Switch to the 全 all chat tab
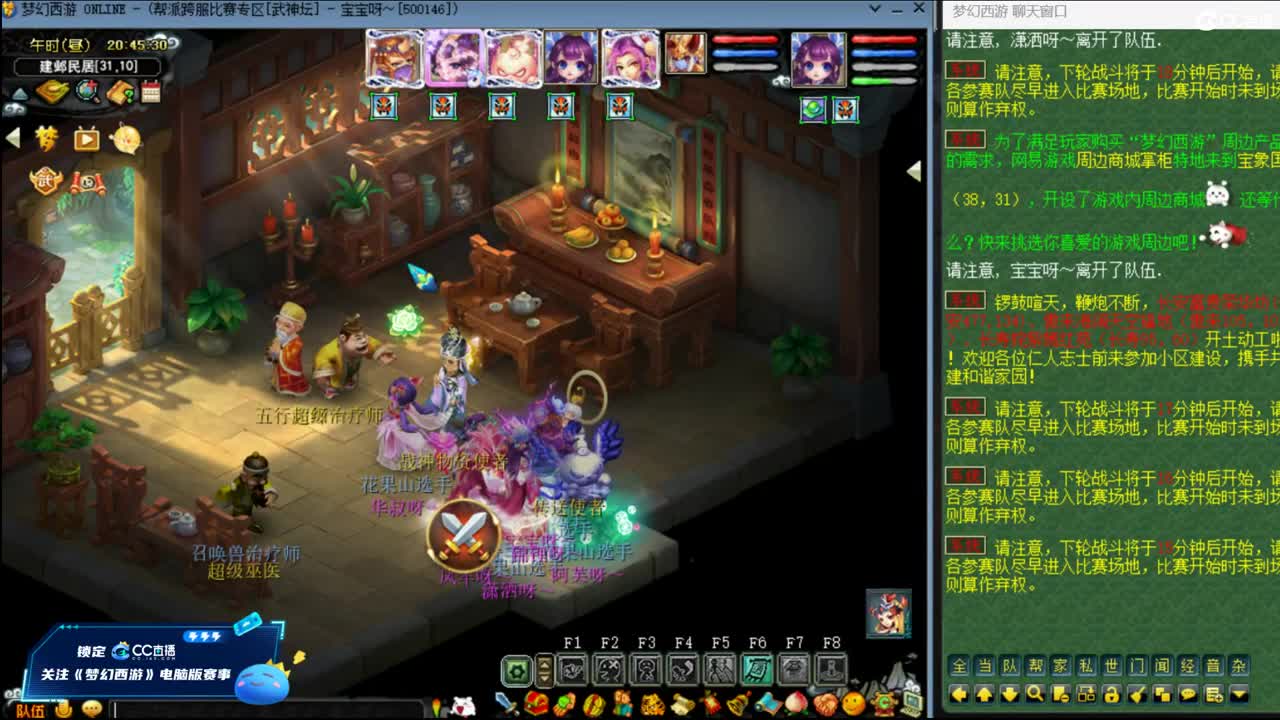Image resolution: width=1280 pixels, height=720 pixels. coord(960,664)
